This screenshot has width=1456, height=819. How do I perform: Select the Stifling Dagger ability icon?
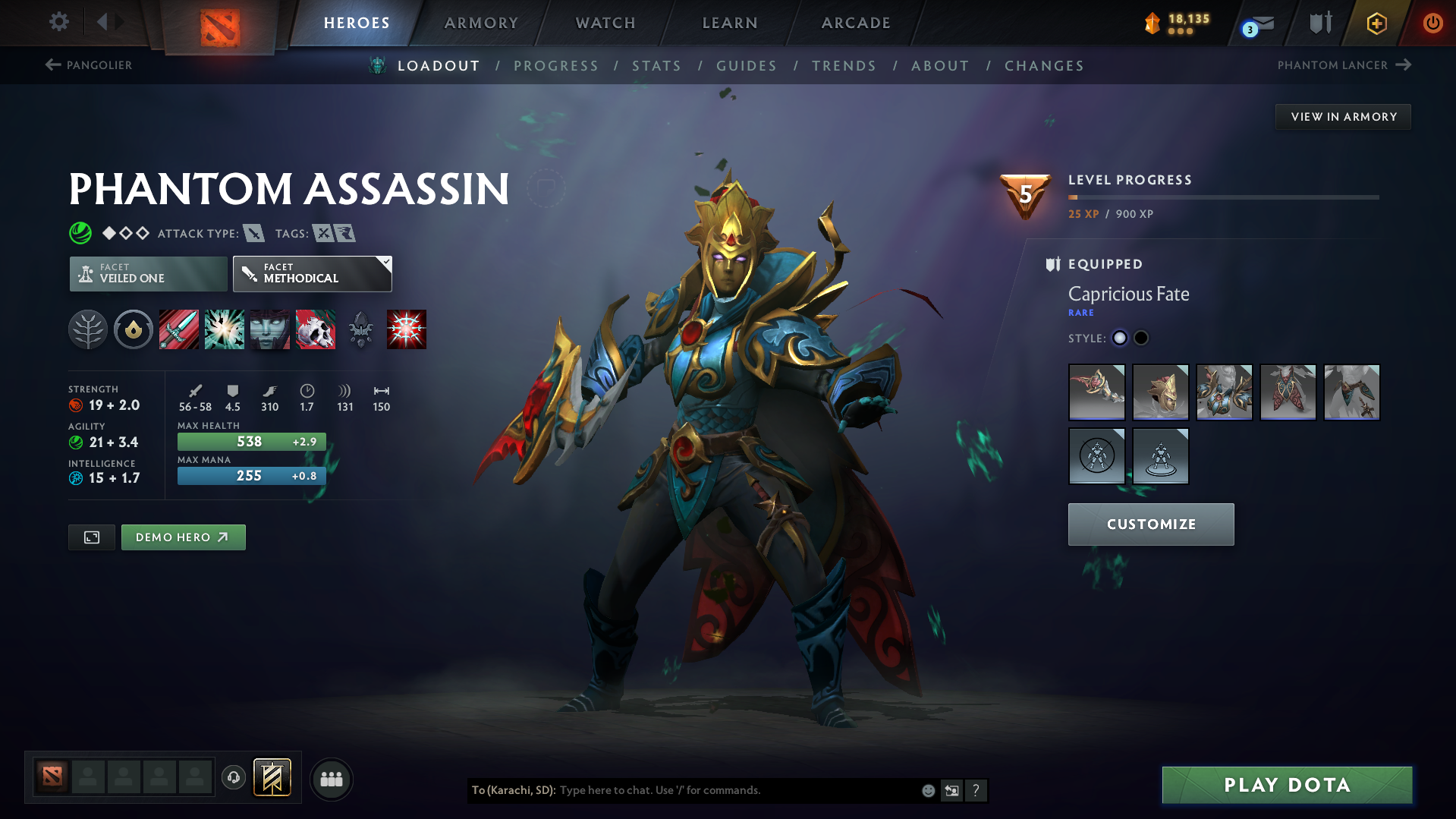(x=178, y=329)
